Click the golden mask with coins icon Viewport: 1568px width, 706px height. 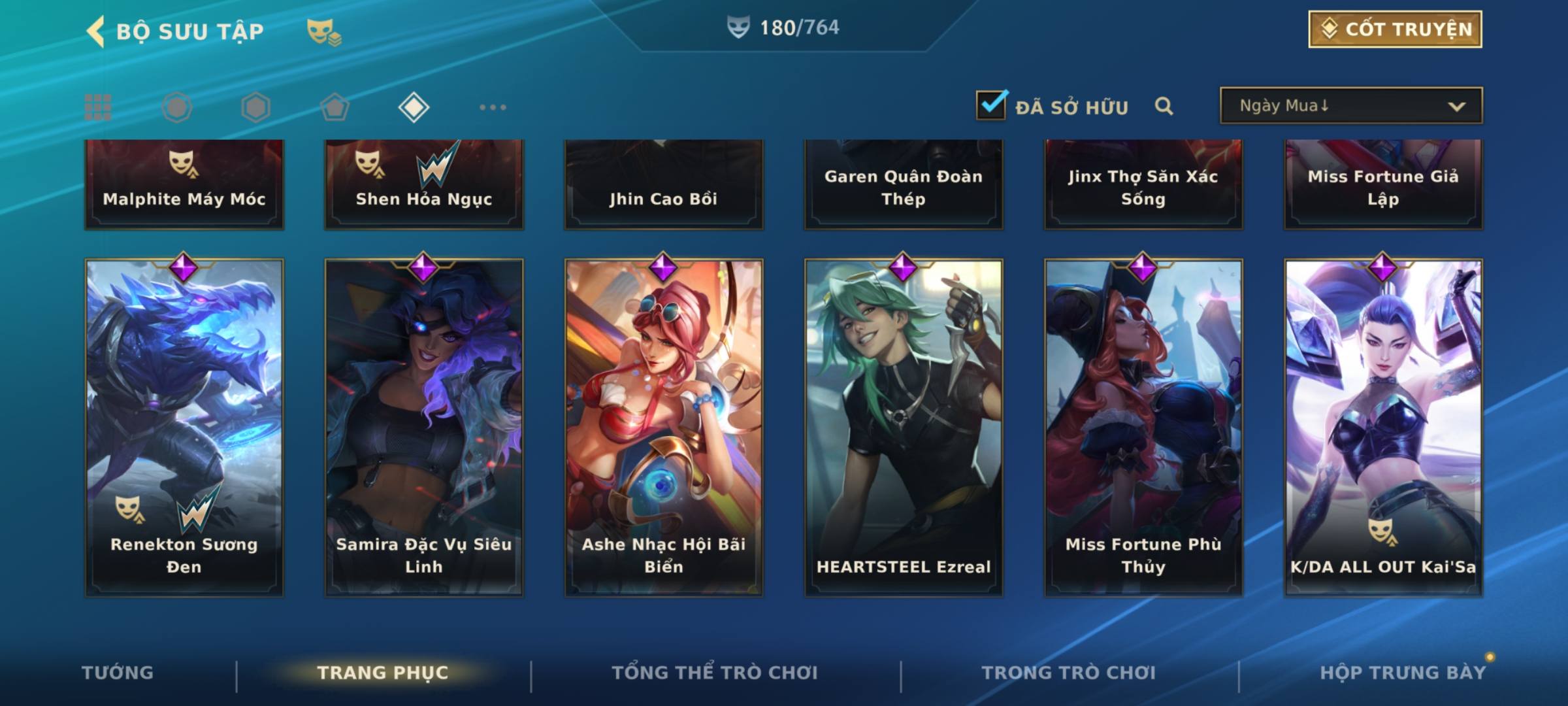[x=323, y=31]
